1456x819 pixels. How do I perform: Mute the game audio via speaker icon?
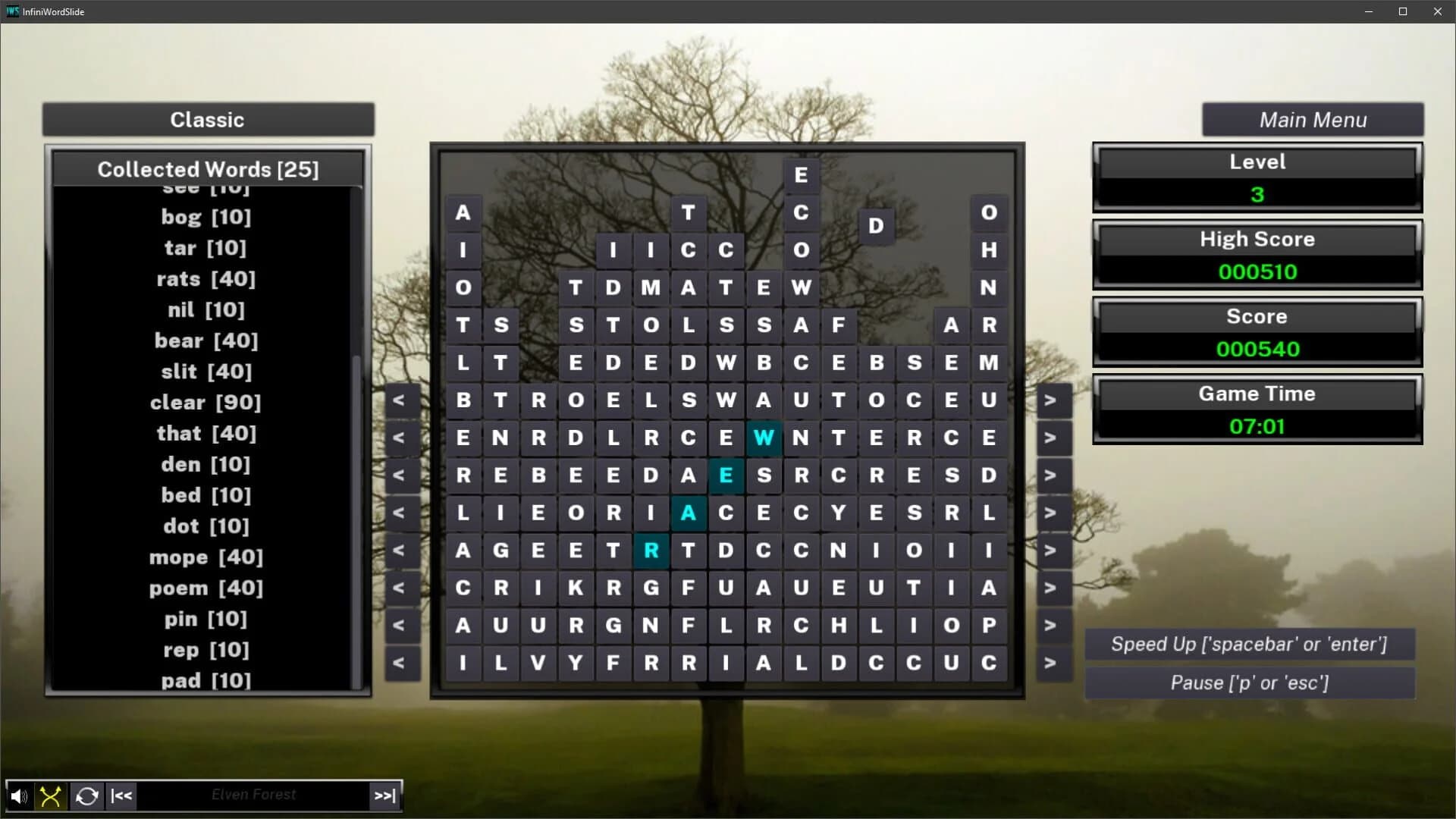[x=18, y=795]
